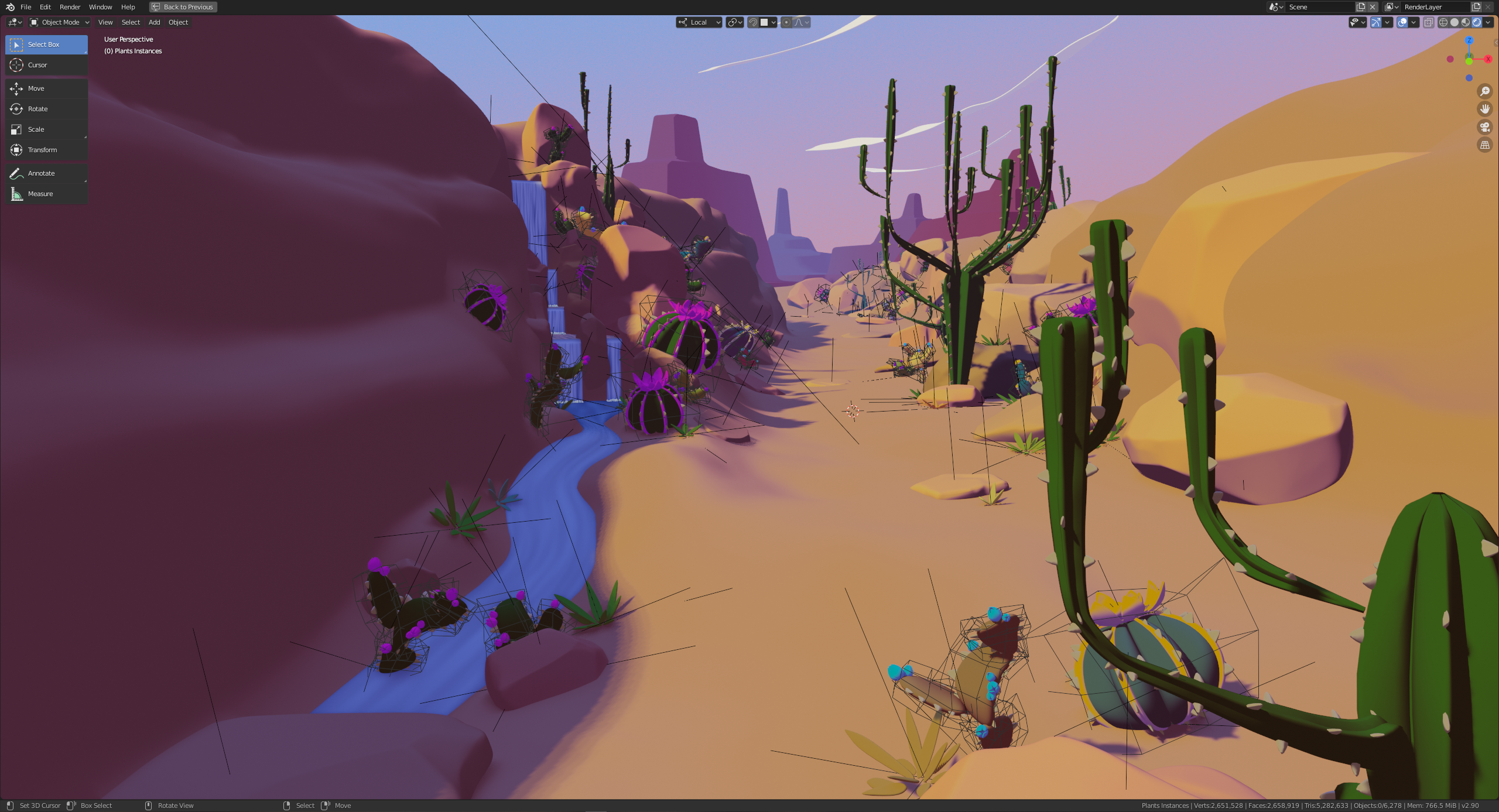The height and width of the screenshot is (812, 1499).
Task: Open the File menu
Action: [x=26, y=7]
